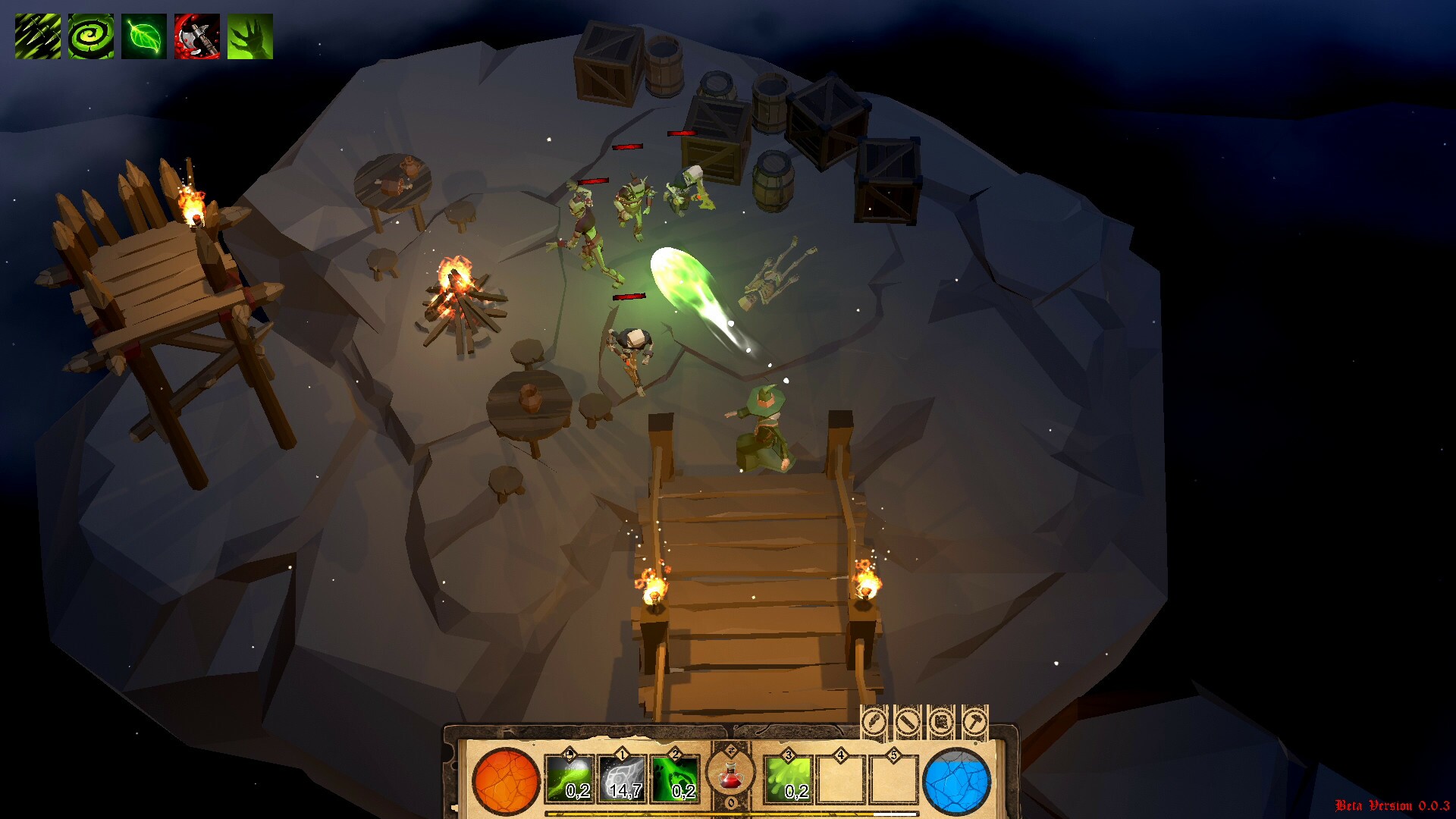The height and width of the screenshot is (819, 1456).
Task: Open the scroll journal button
Action: click(x=941, y=721)
